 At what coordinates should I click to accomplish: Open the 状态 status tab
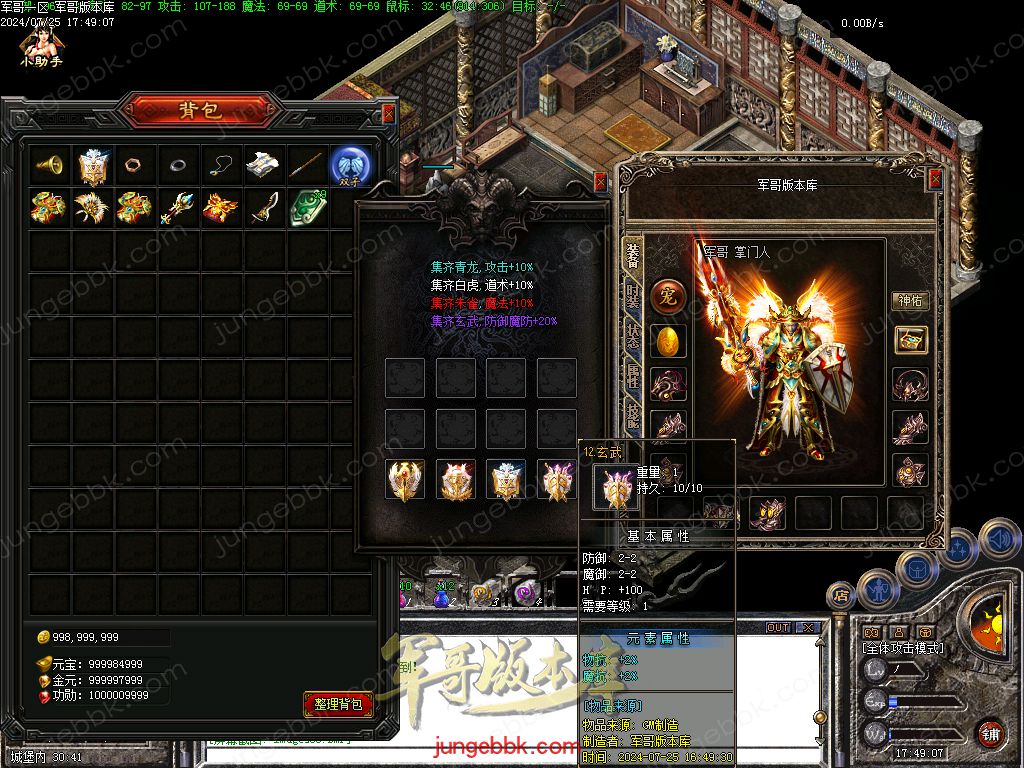[633, 335]
